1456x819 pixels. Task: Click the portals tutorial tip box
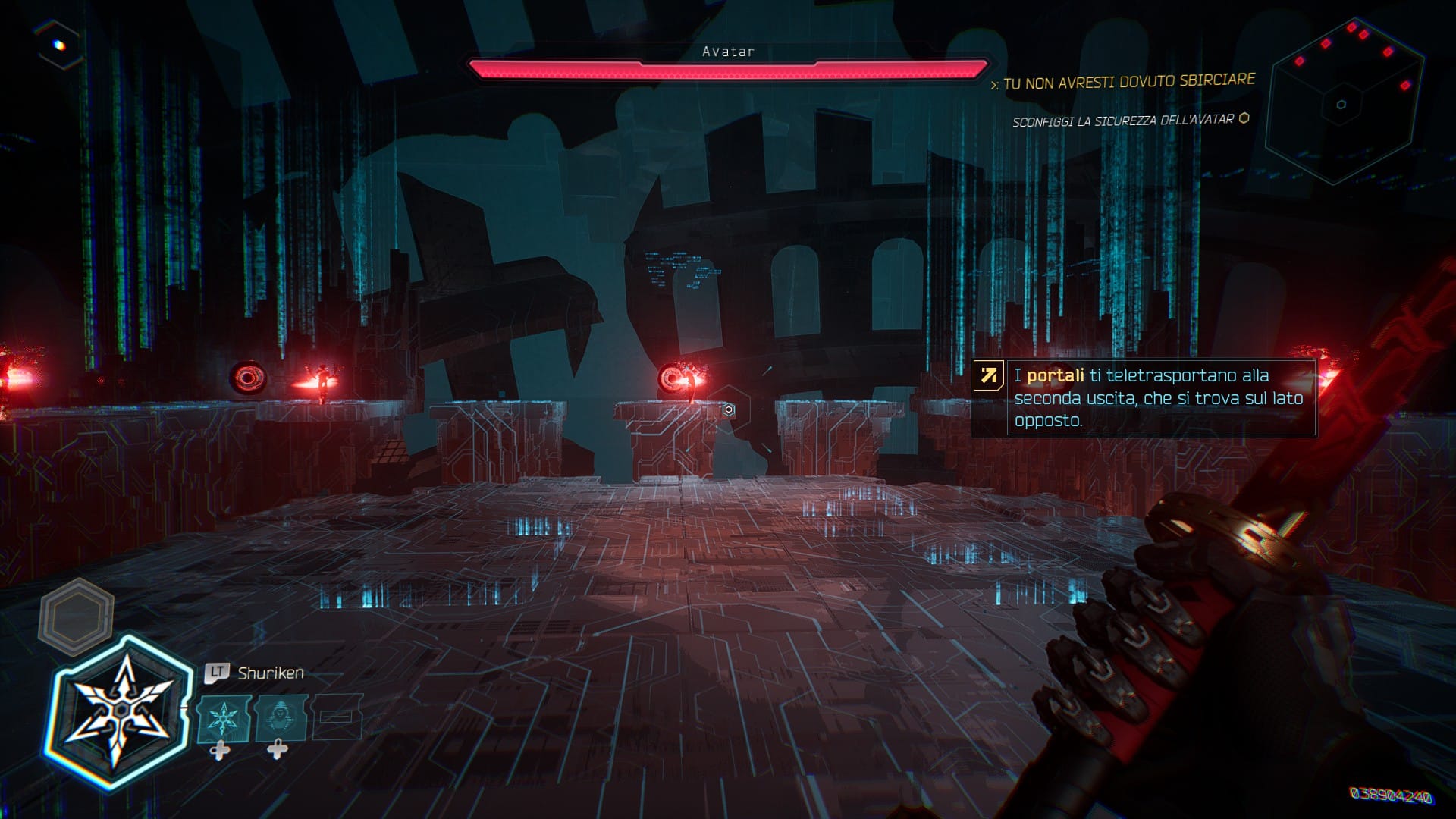(1144, 397)
